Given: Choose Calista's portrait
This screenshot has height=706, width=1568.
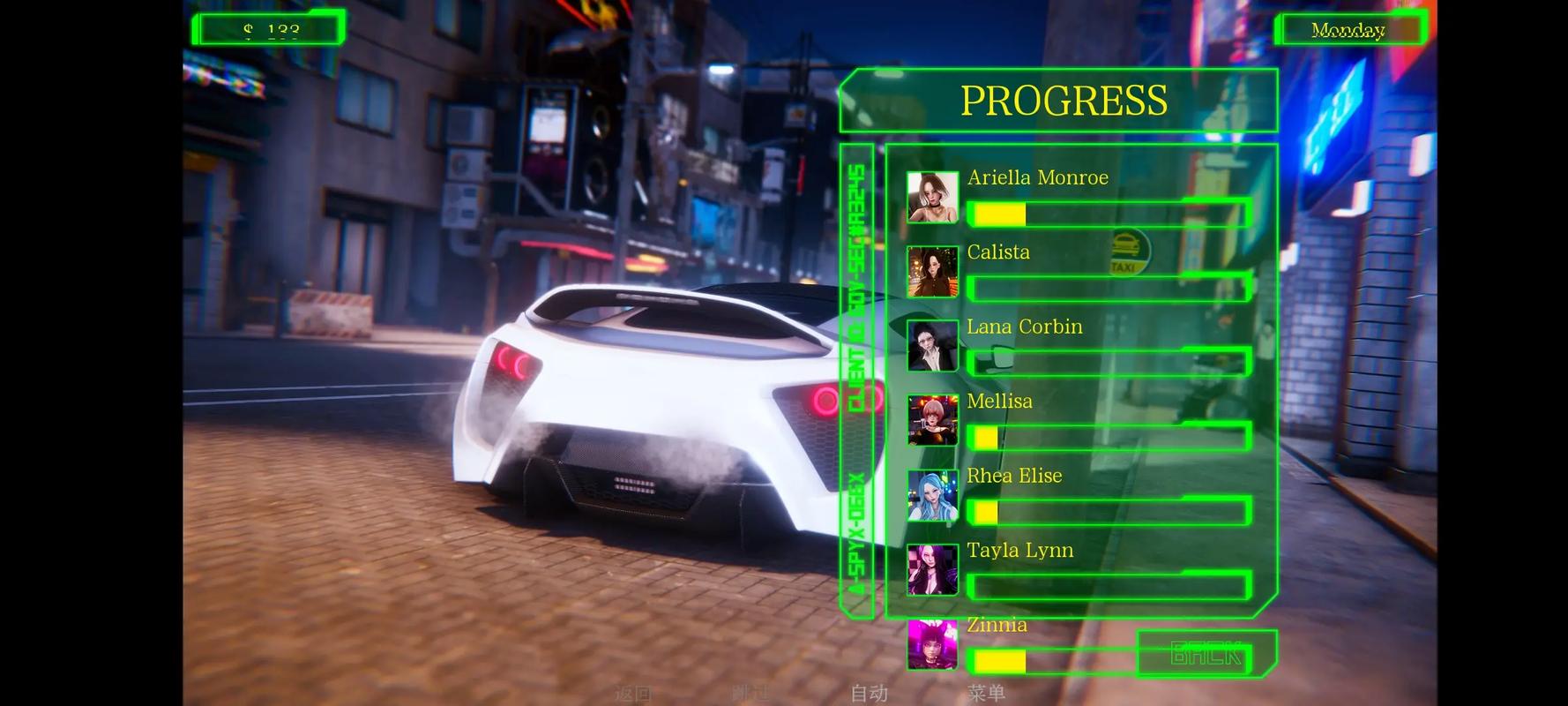Looking at the screenshot, I should click(932, 272).
